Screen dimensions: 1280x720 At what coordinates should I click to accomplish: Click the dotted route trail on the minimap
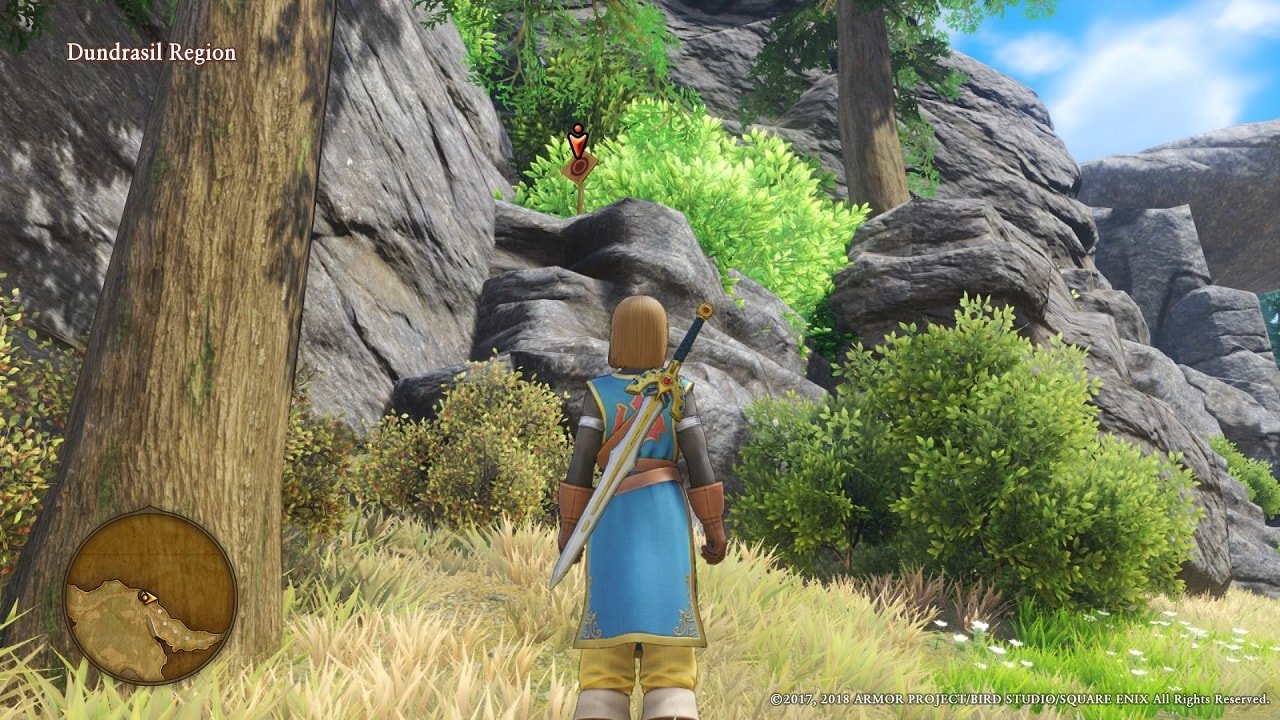[x=170, y=625]
